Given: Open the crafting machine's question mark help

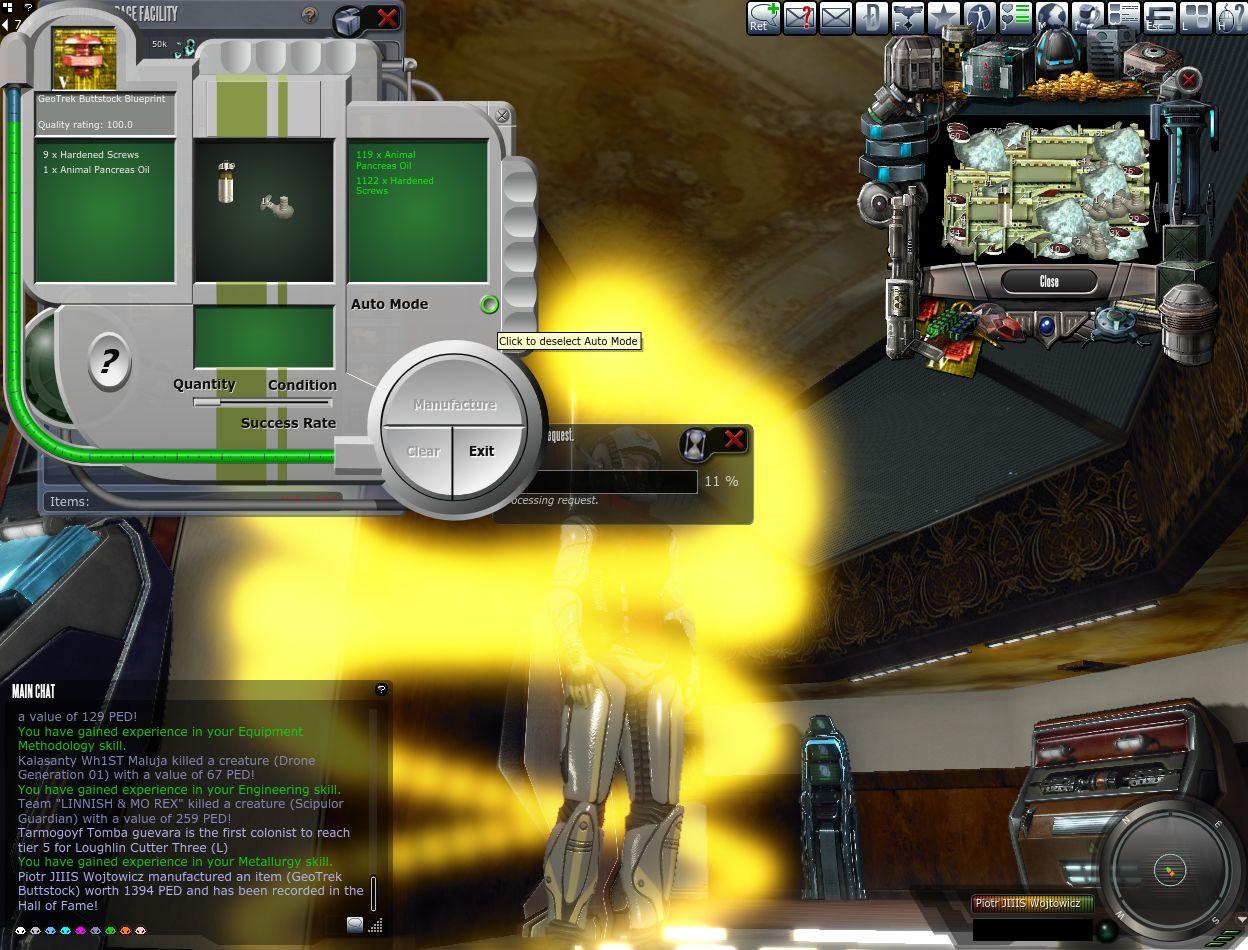Looking at the screenshot, I should (109, 361).
